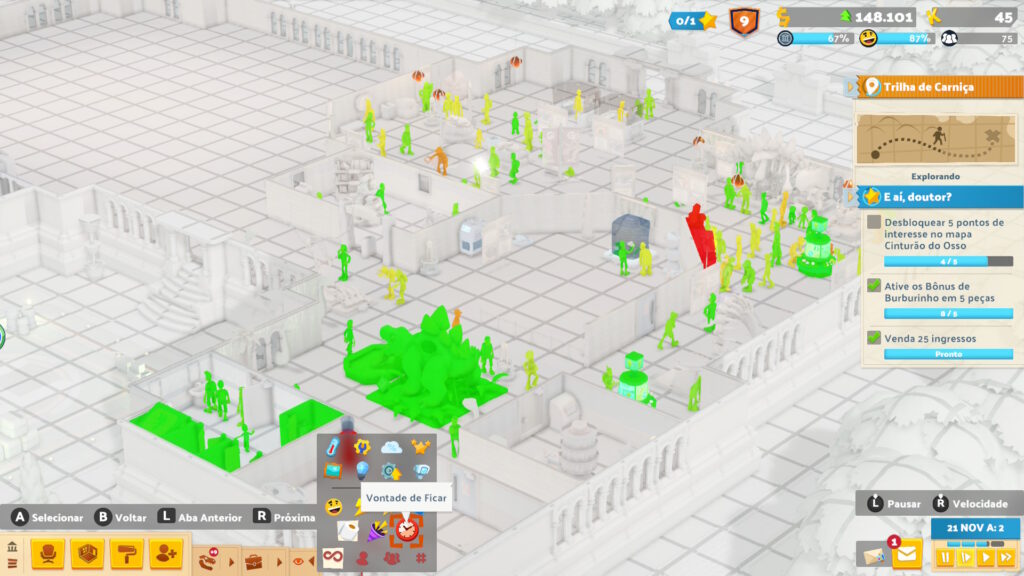Select the laughing face happiness overlay
This screenshot has height=576, width=1024.
[332, 506]
